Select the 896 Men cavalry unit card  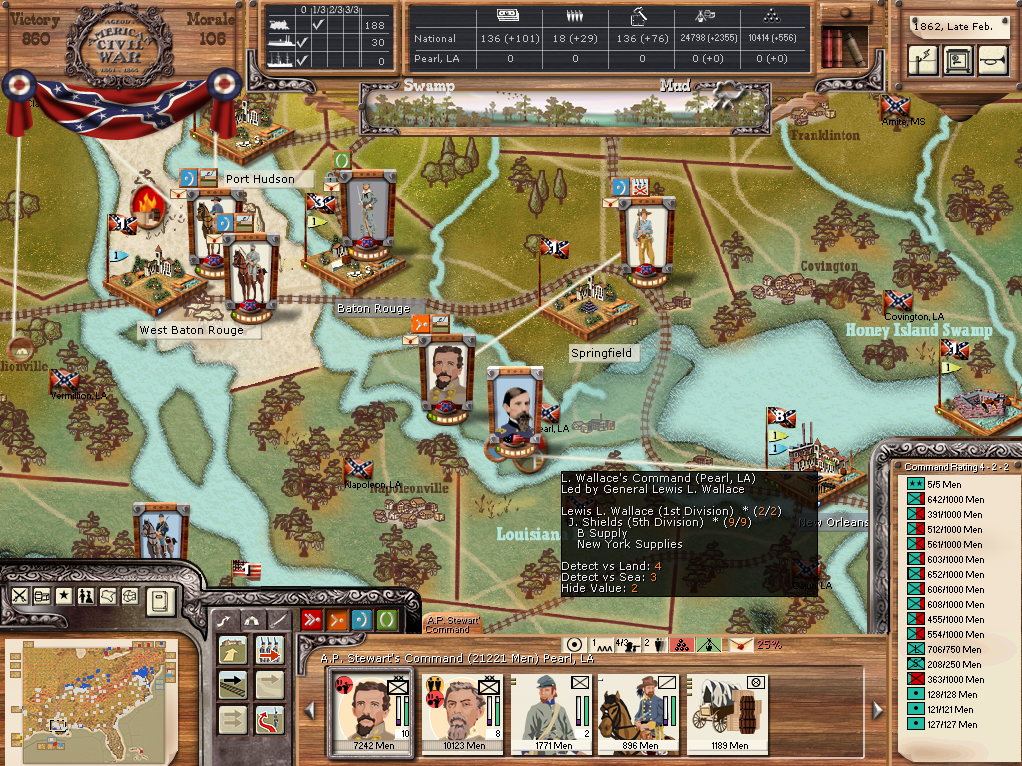(636, 711)
